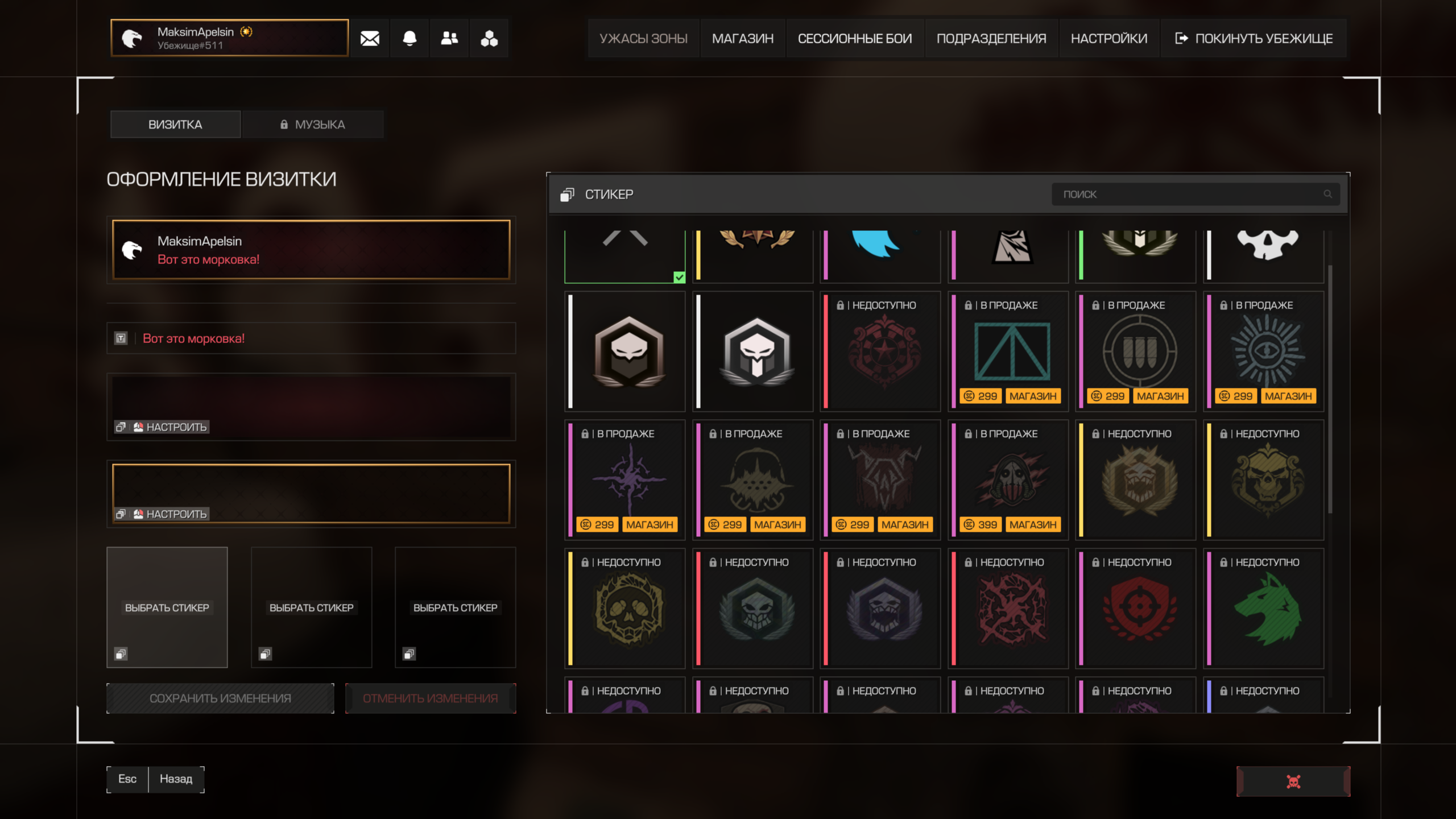This screenshot has width=1456, height=819.
Task: Go to Сессионные бои
Action: click(854, 38)
